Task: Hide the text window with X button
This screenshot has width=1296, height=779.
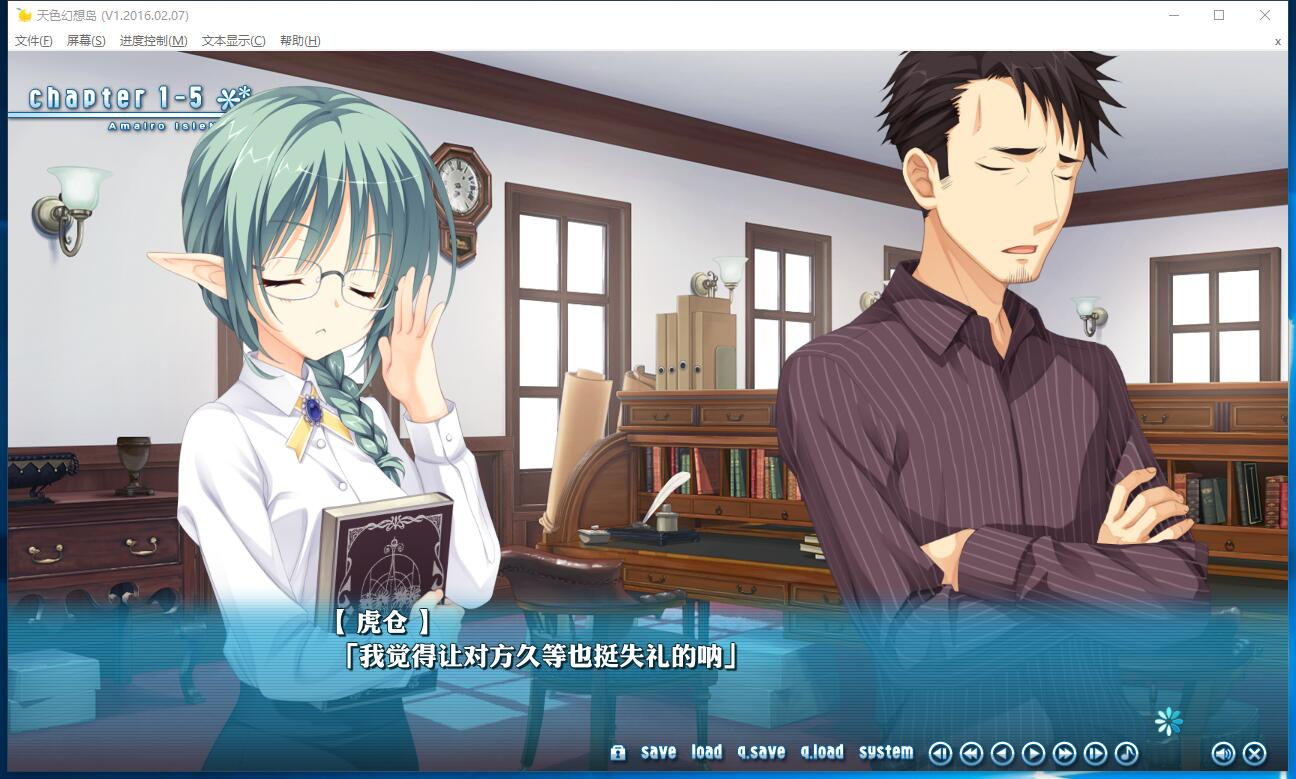Action: coord(1254,753)
